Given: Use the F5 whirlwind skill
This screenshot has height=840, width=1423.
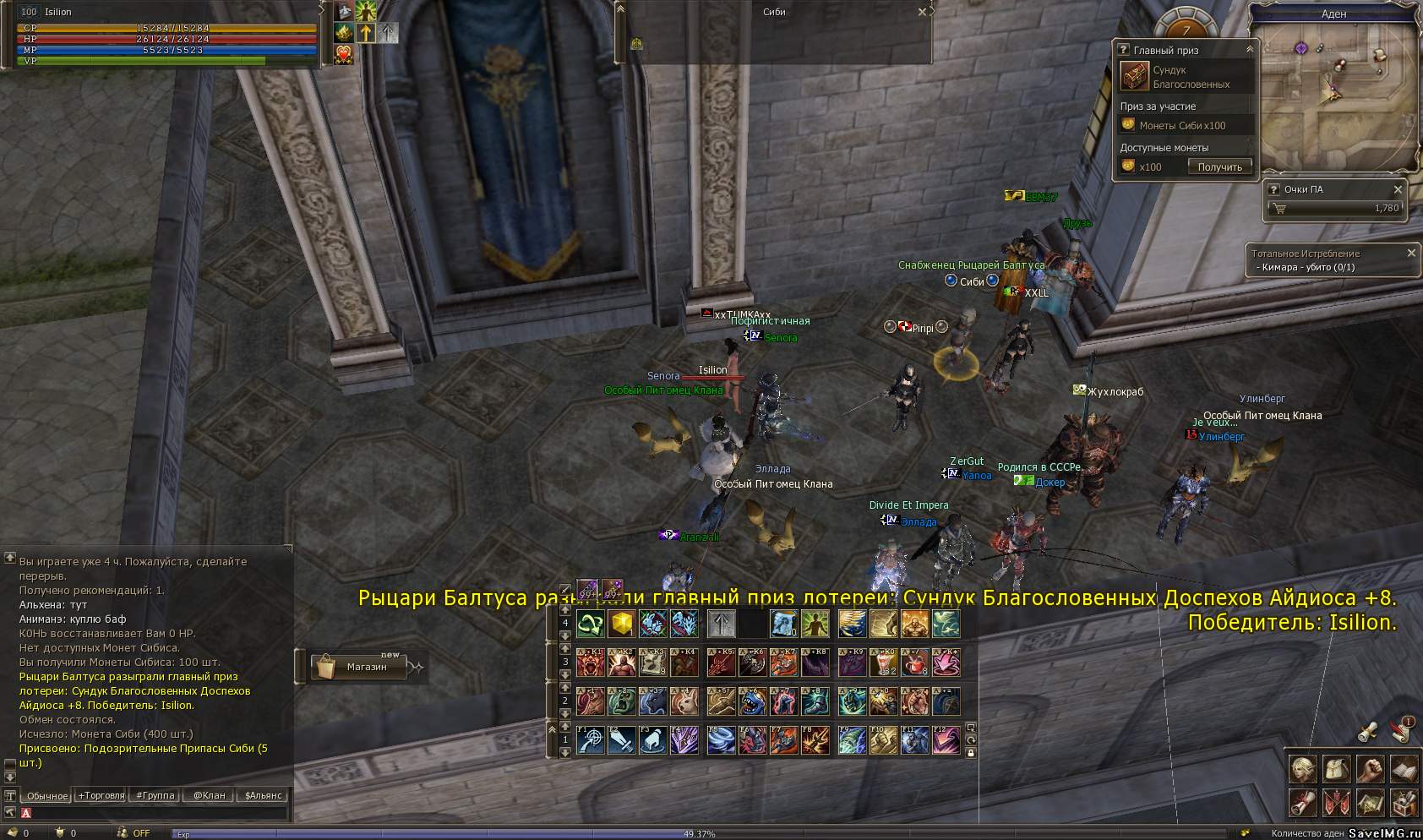Looking at the screenshot, I should (721, 739).
